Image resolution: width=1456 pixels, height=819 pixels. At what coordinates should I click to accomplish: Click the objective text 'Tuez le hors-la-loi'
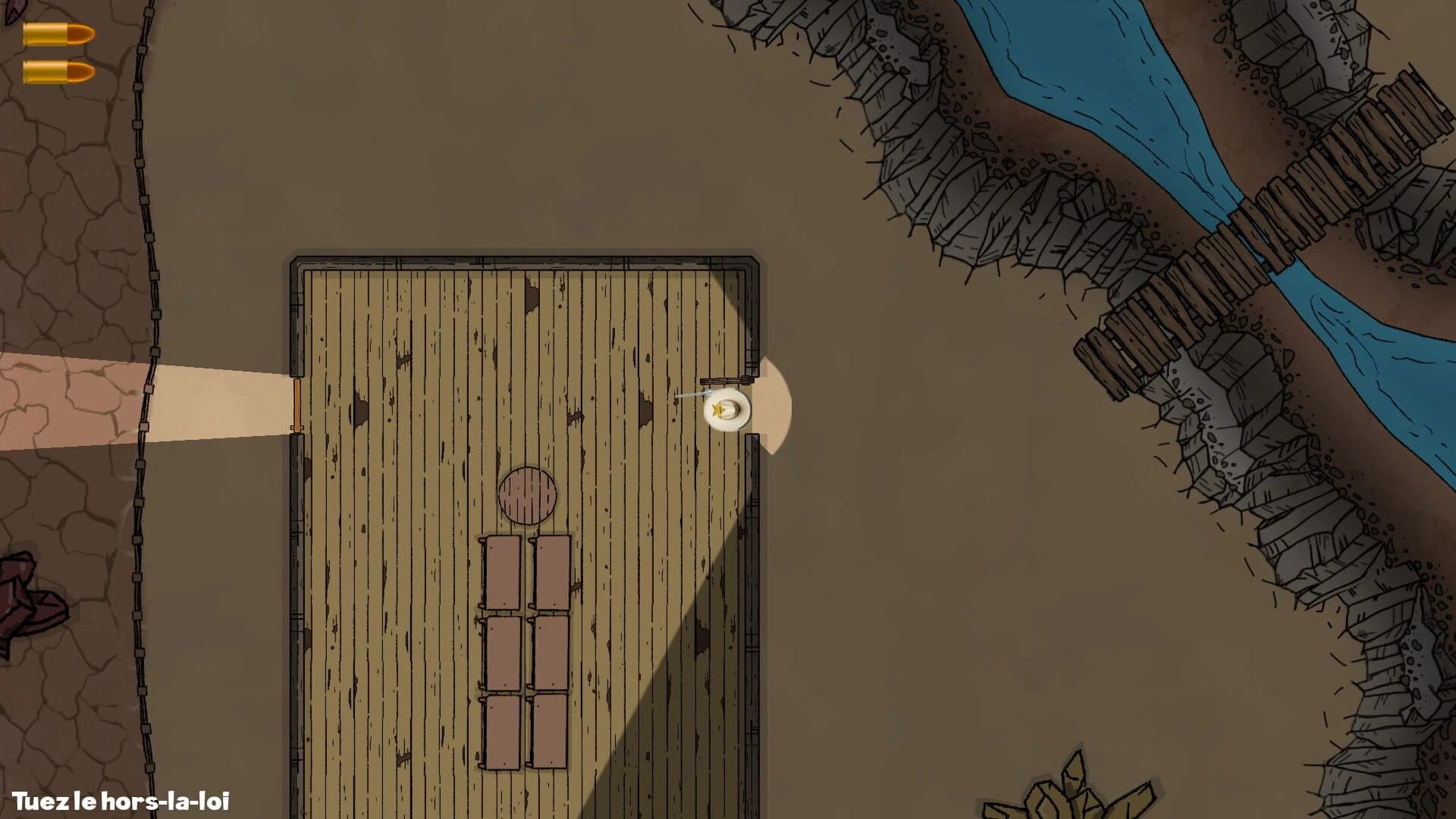(121, 800)
